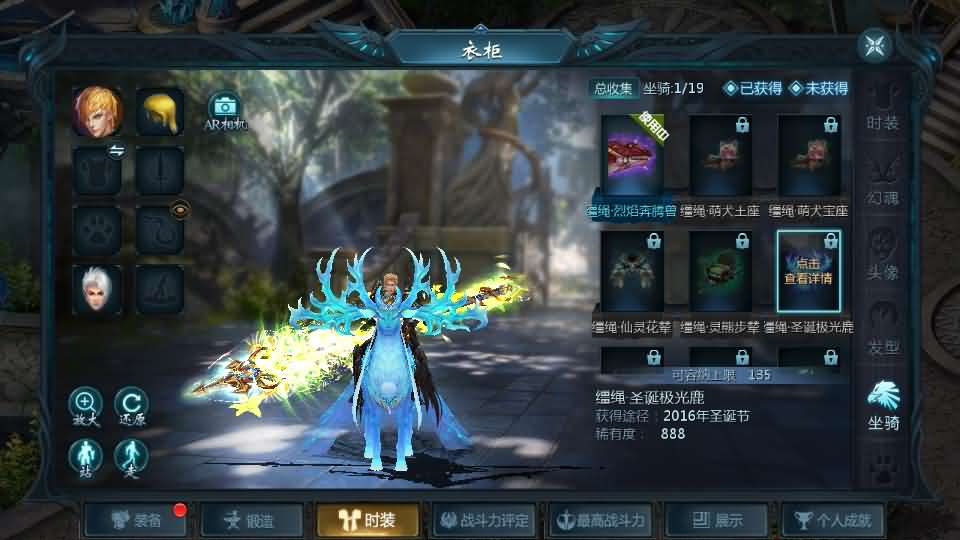Reset the view with 还原
This screenshot has width=960, height=540.
coord(130,405)
